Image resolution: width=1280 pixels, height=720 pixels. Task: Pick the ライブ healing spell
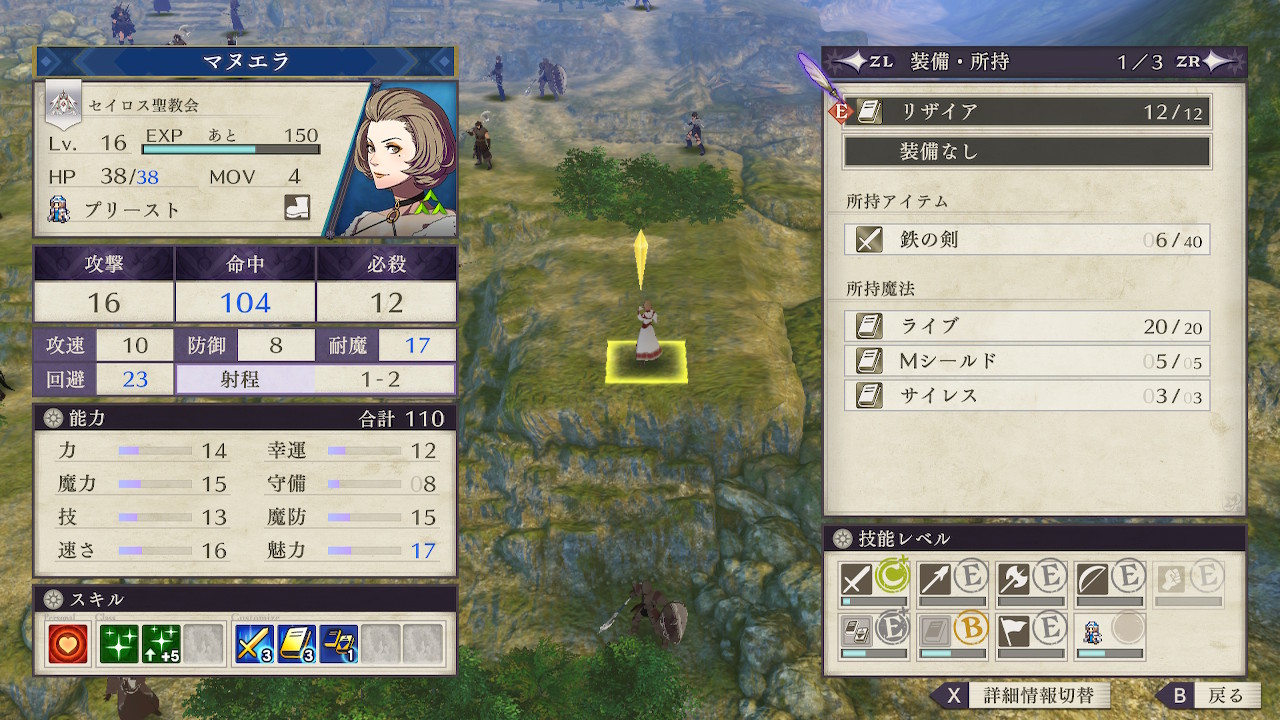[x=1027, y=326]
